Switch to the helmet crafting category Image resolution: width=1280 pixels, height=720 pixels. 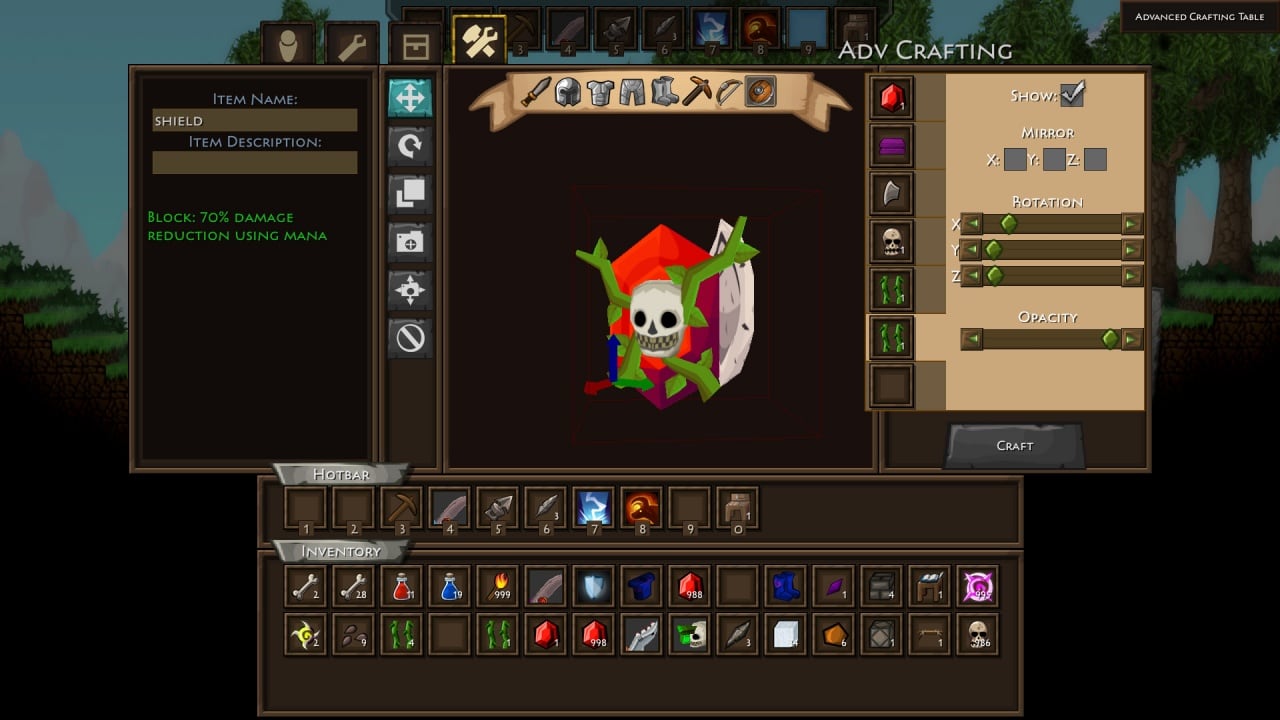[x=568, y=93]
